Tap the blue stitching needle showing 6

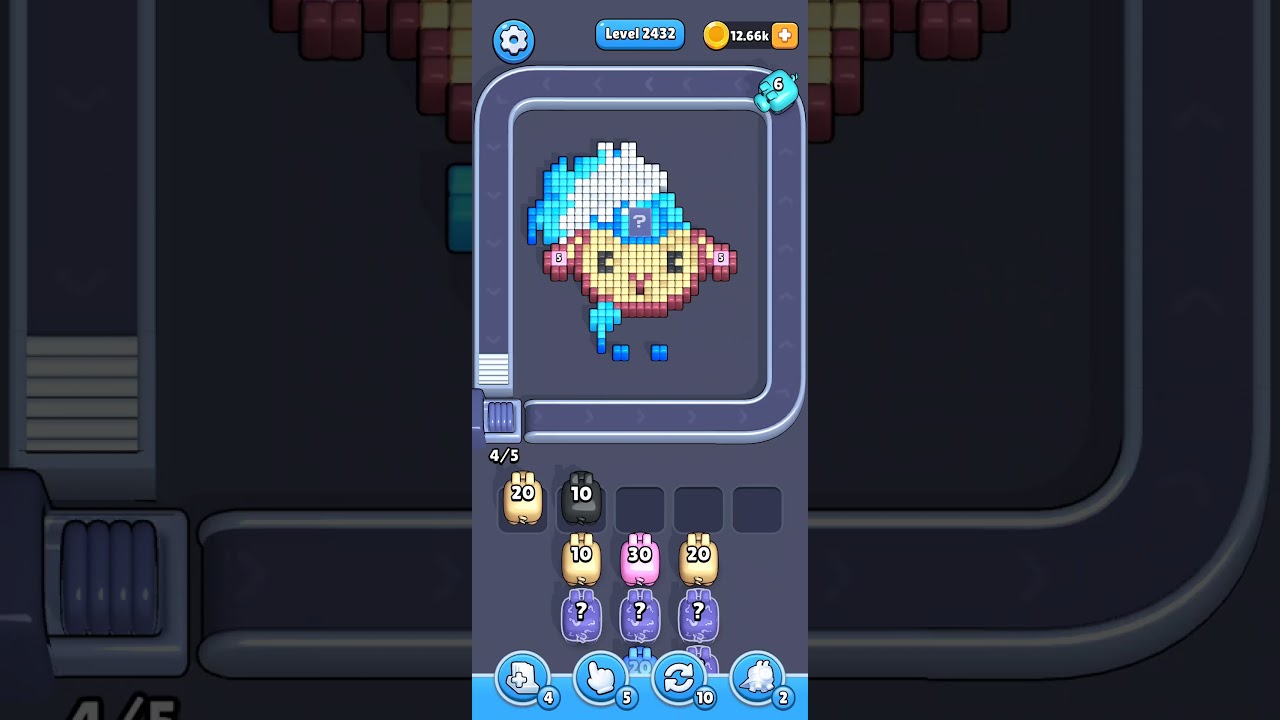pos(778,90)
